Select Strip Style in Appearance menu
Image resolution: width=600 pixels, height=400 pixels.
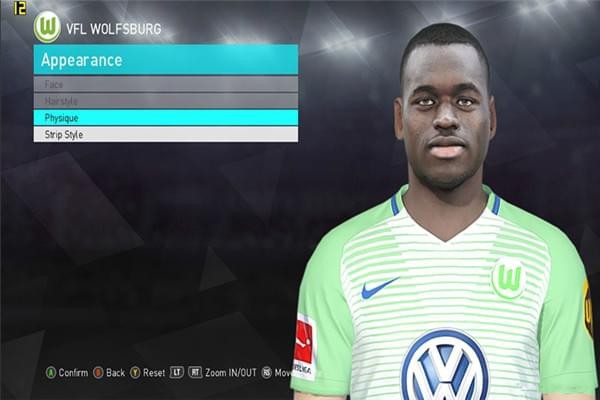pyautogui.click(x=165, y=134)
